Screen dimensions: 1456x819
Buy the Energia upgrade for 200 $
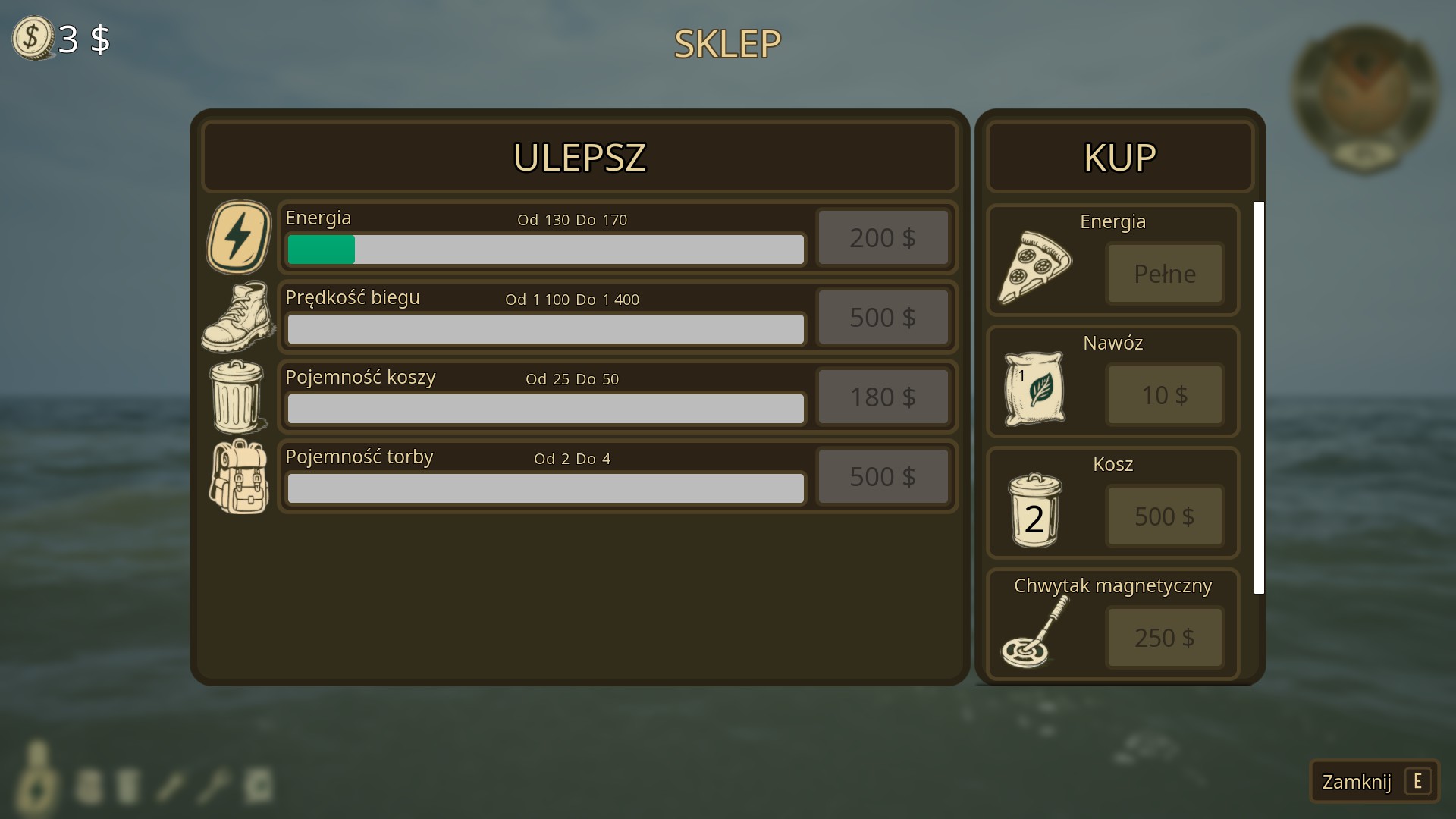tap(883, 238)
